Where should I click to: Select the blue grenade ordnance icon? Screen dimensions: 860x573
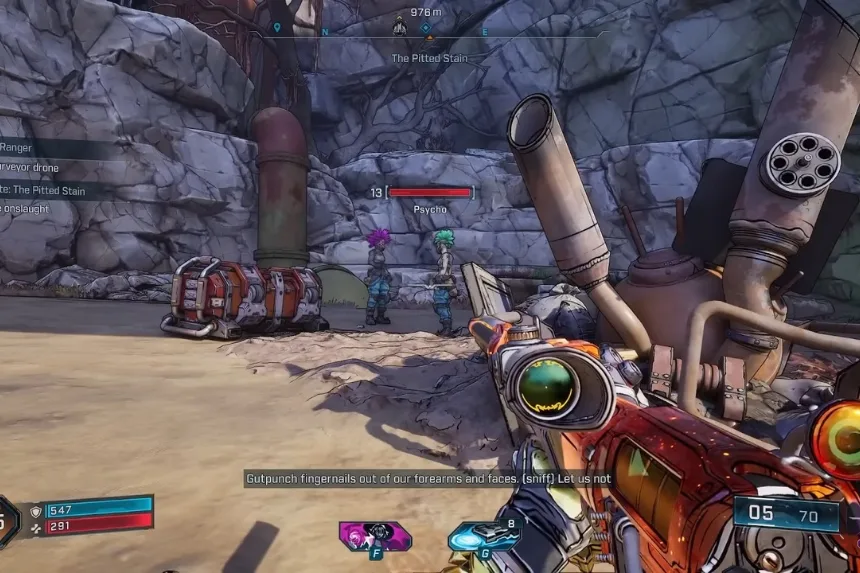tap(482, 536)
